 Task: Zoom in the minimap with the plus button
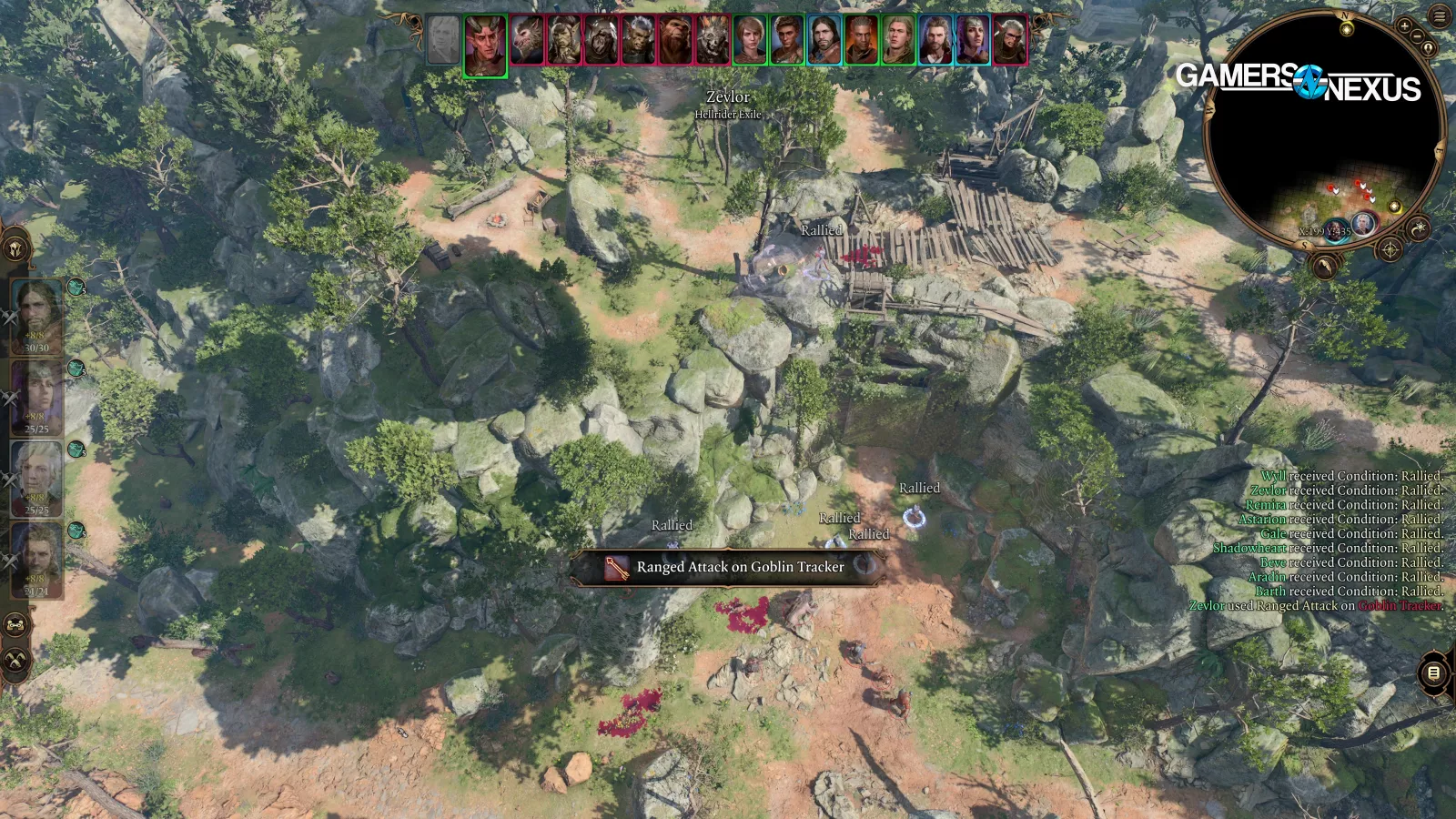(x=1406, y=25)
